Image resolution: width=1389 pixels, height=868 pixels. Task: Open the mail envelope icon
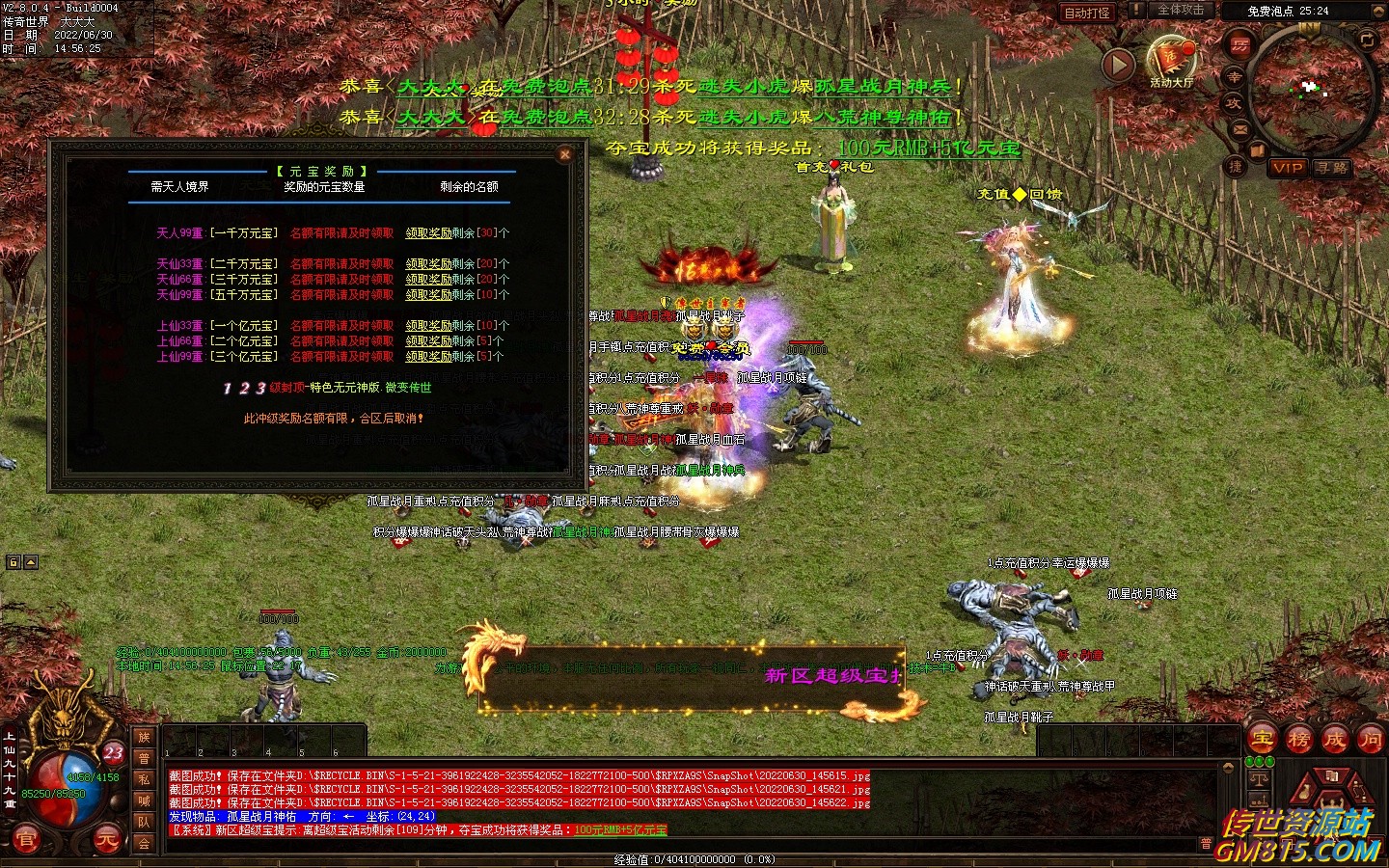[1239, 129]
